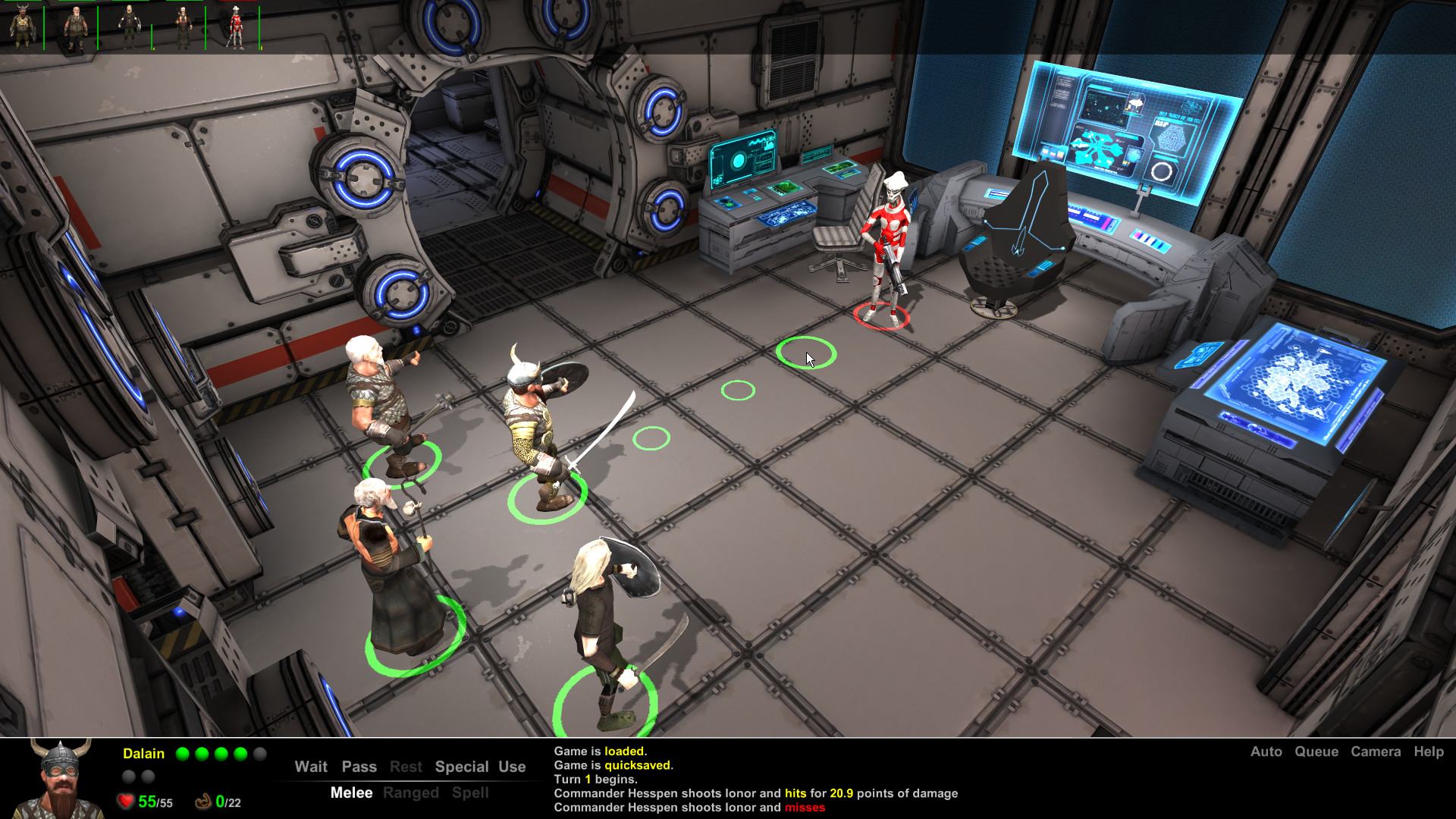Open the Special actions menu
Image resolution: width=1456 pixels, height=819 pixels.
[x=461, y=767]
